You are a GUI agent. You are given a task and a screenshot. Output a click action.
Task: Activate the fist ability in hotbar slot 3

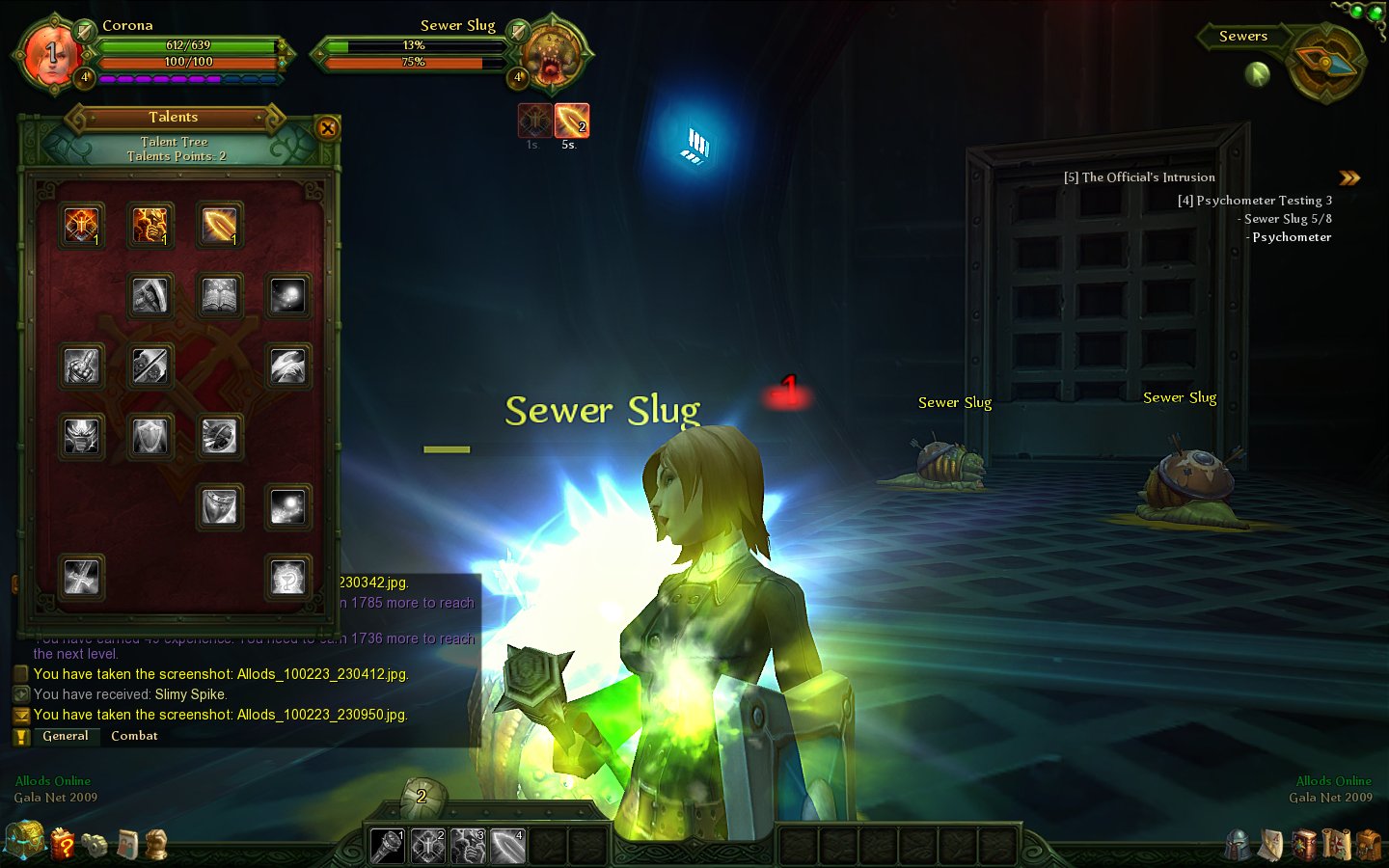(x=468, y=846)
